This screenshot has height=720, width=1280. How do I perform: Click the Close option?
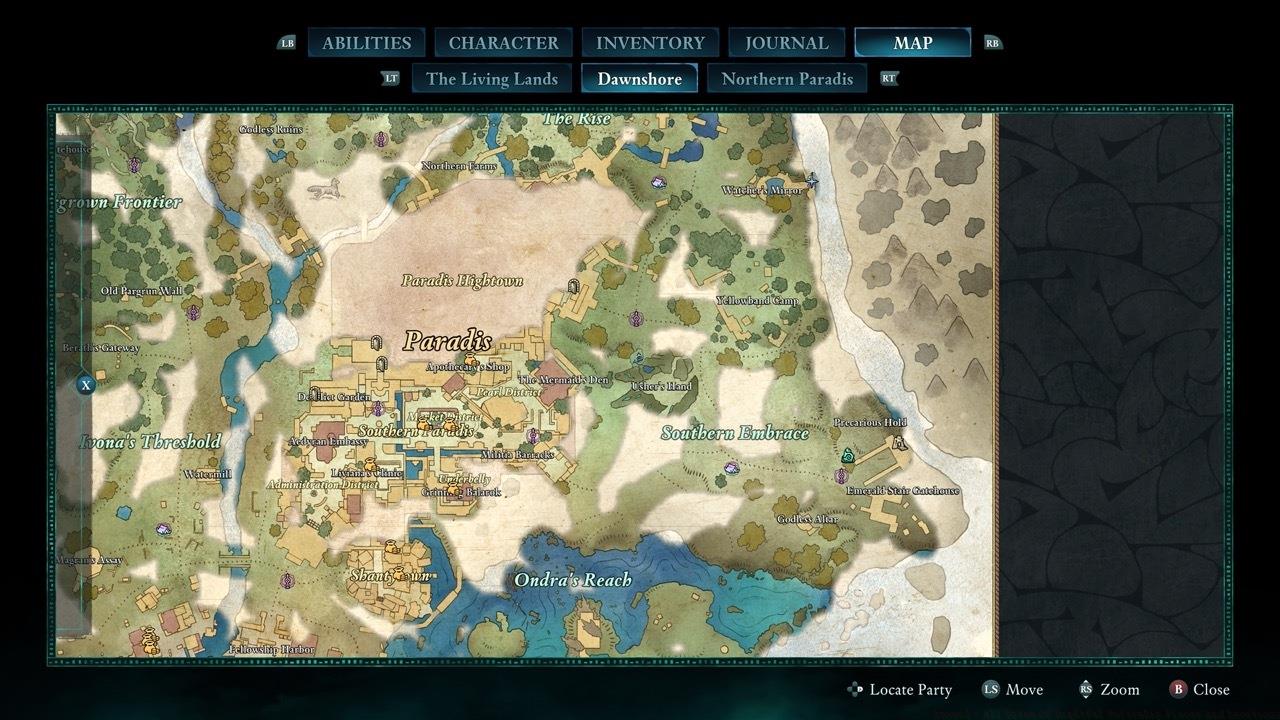[1200, 689]
